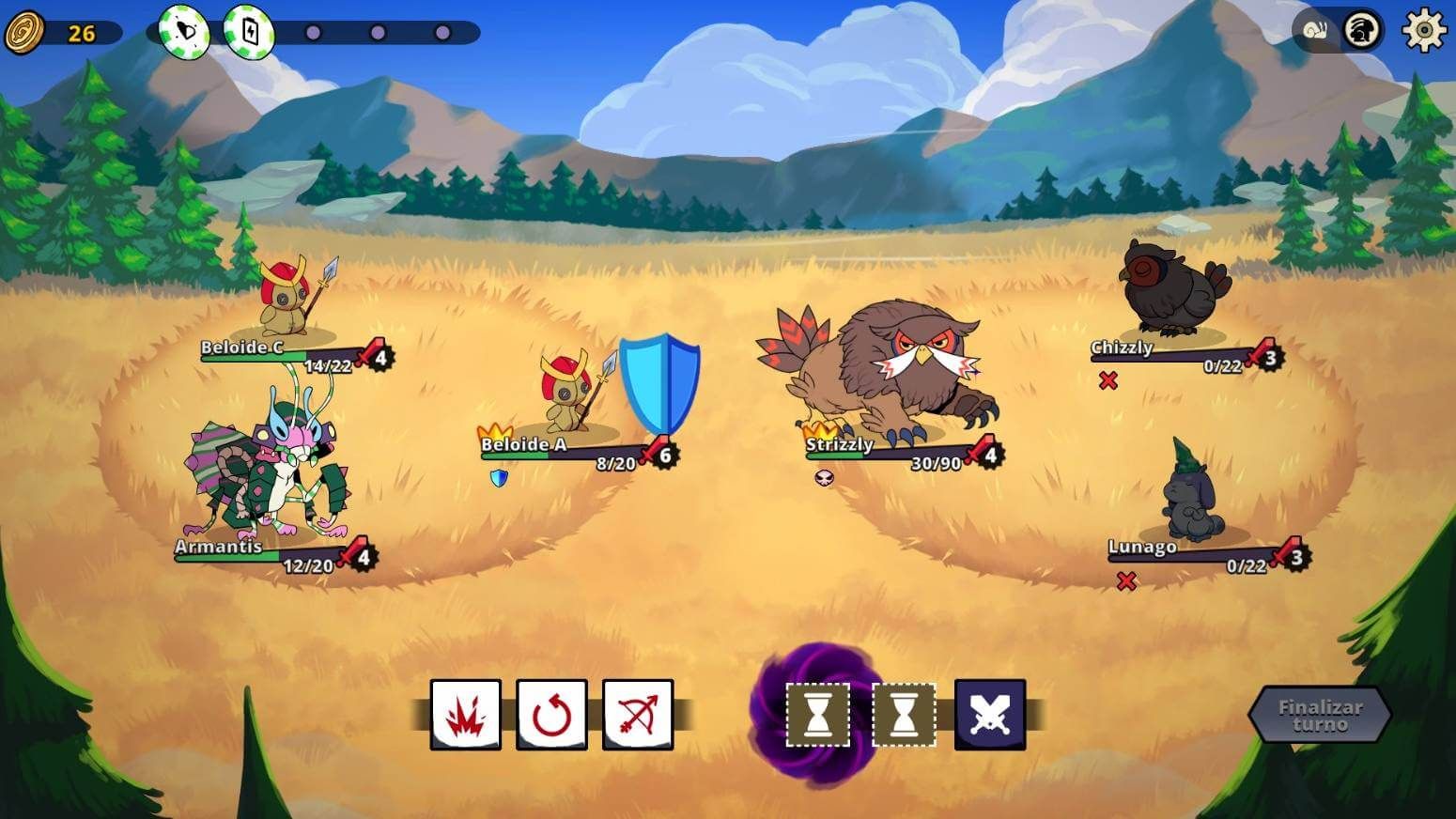Select the first hourglass wait card
Viewport: 1456px width, 819px height.
tap(815, 715)
